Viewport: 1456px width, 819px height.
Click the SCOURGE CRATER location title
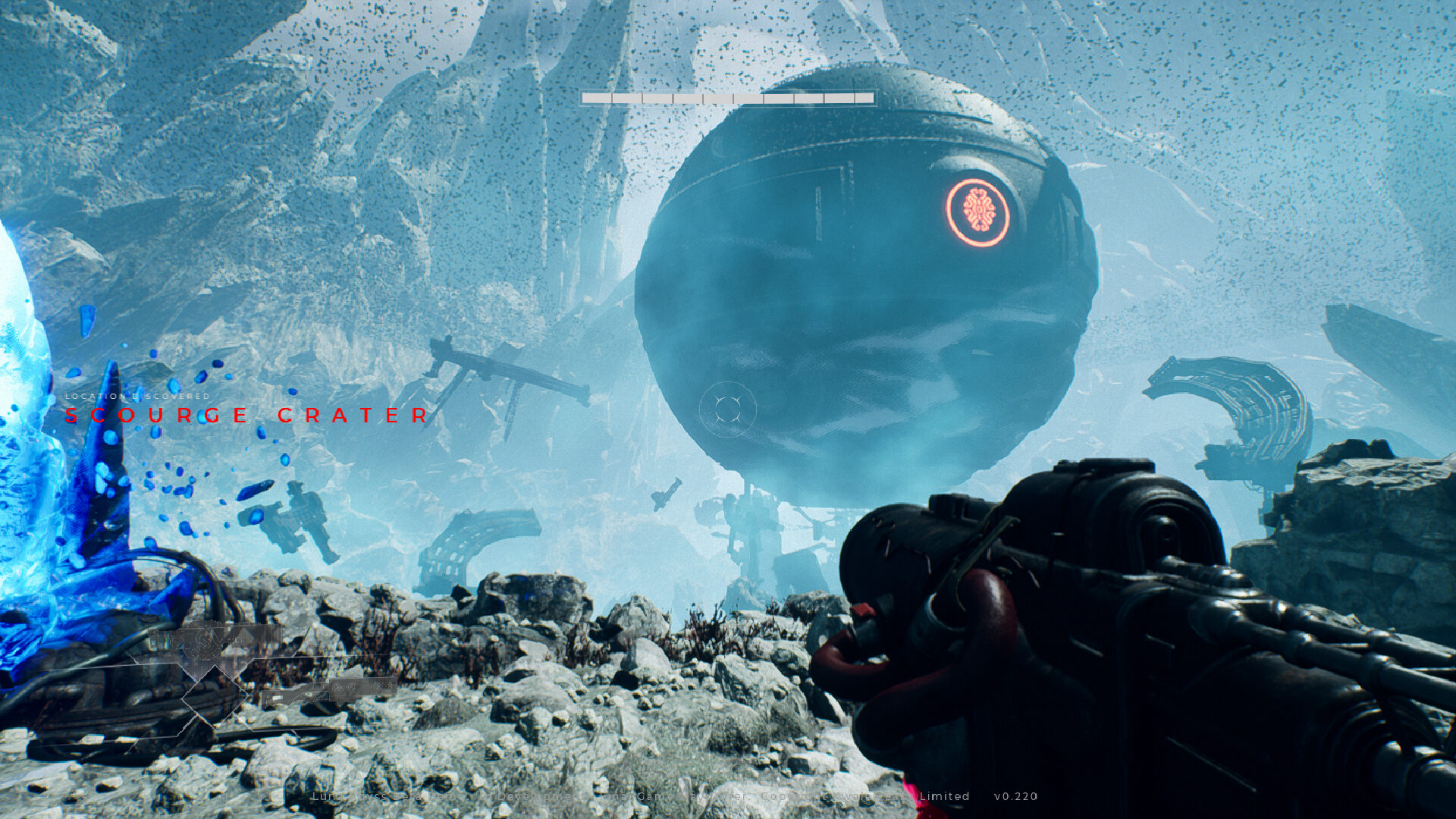coord(246,416)
